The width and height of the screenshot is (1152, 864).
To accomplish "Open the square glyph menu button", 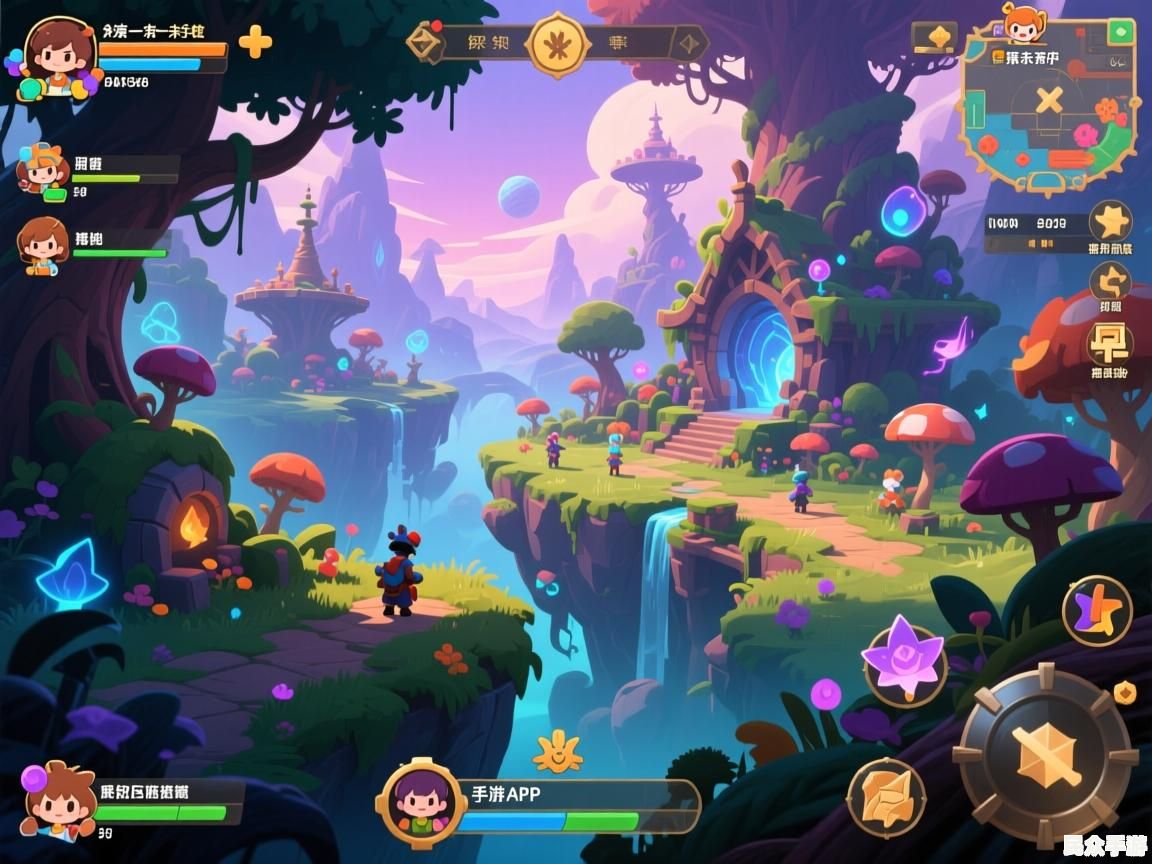I will pyautogui.click(x=1108, y=343).
